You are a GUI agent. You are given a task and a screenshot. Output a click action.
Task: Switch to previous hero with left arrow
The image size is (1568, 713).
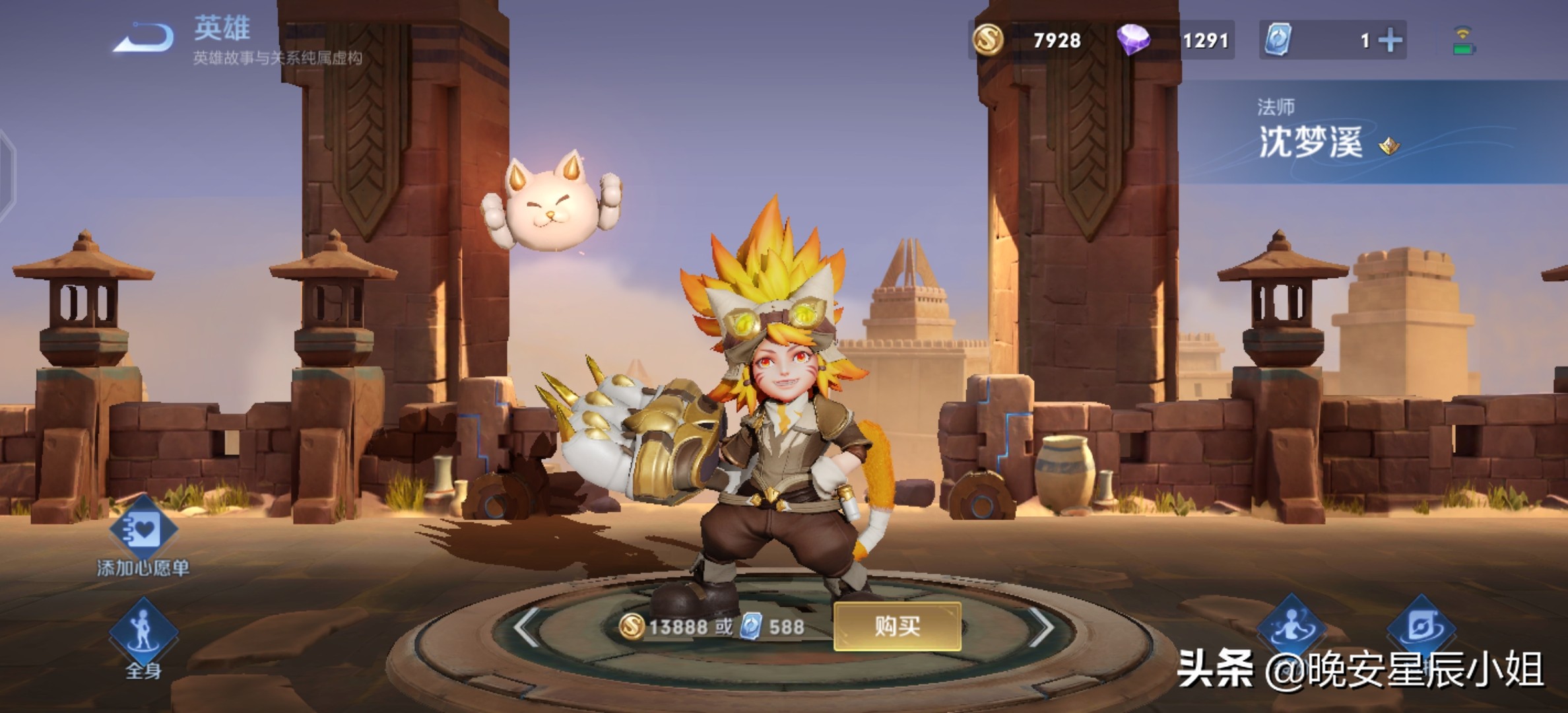527,627
